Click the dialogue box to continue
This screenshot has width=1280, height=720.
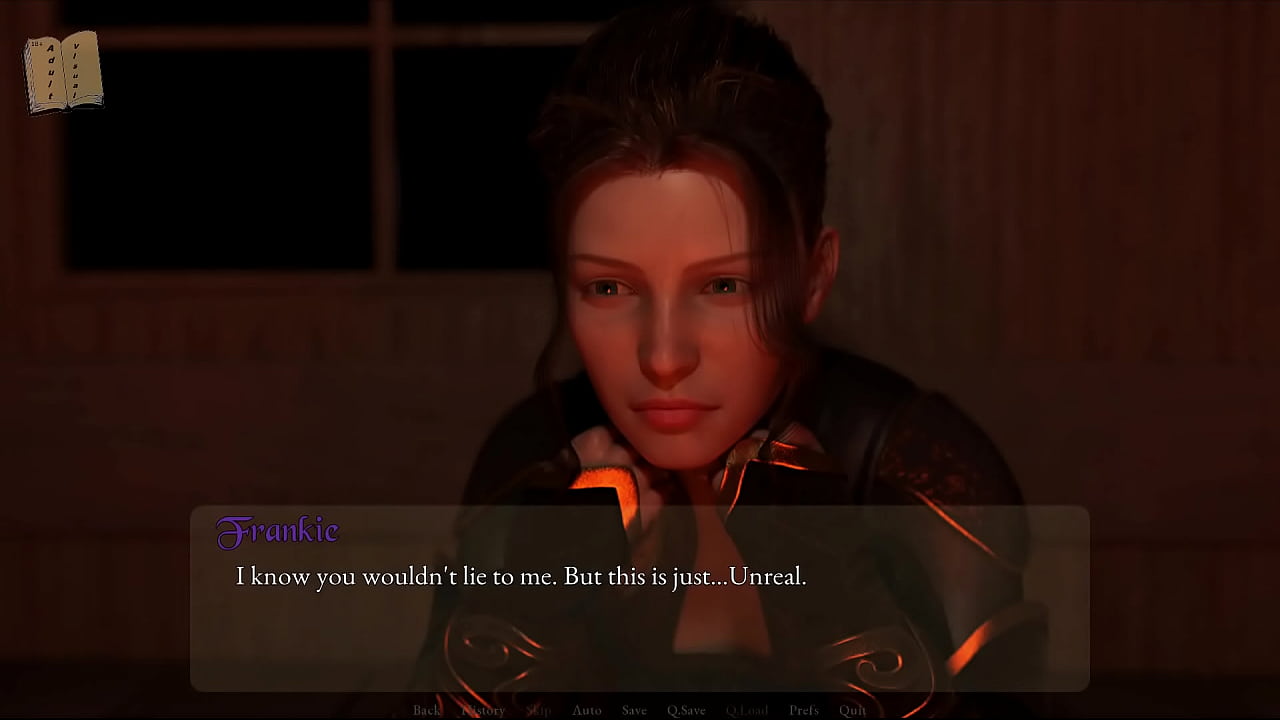point(640,620)
